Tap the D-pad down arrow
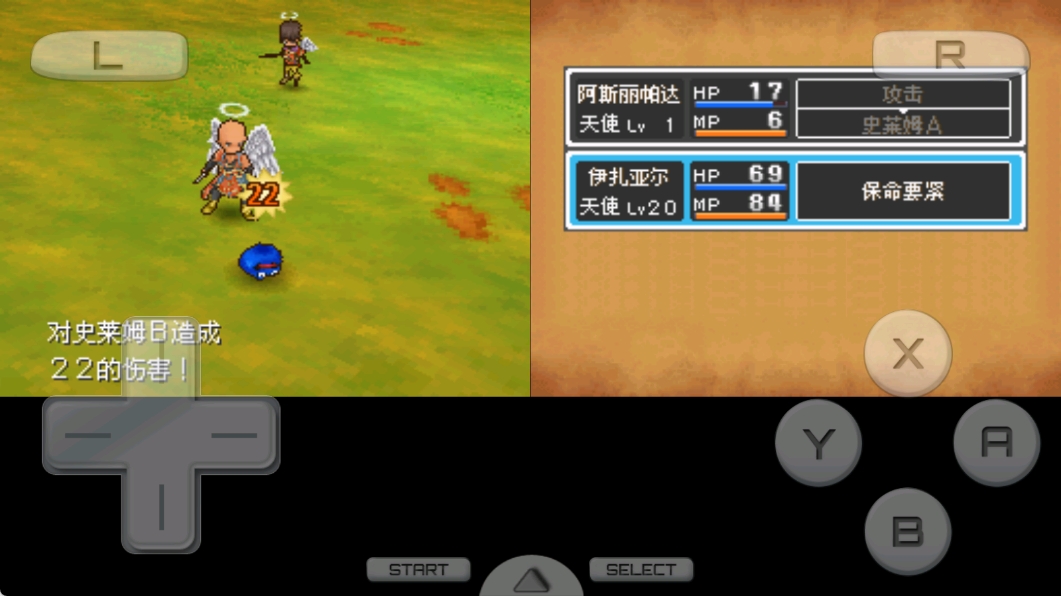This screenshot has height=596, width=1061. [x=160, y=508]
